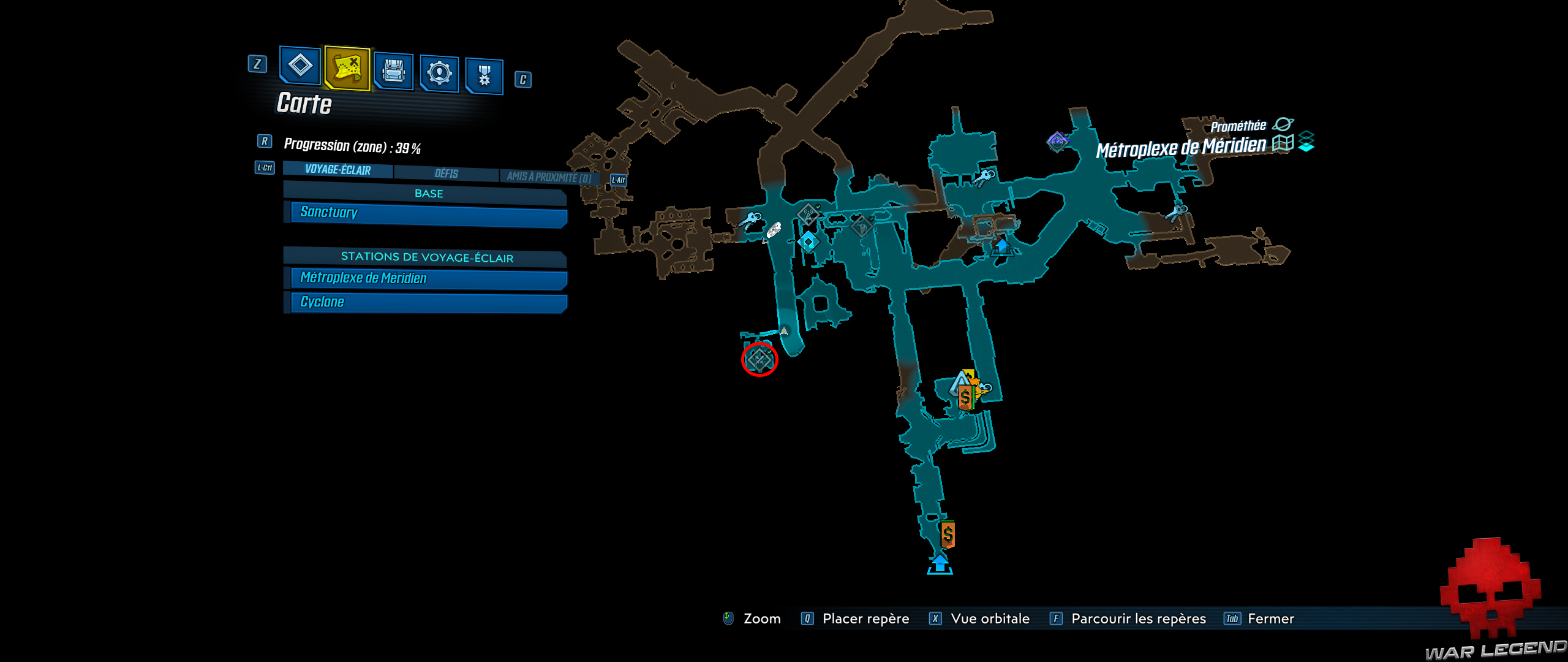Click the radio tower challenge icon on the map

coord(808,213)
